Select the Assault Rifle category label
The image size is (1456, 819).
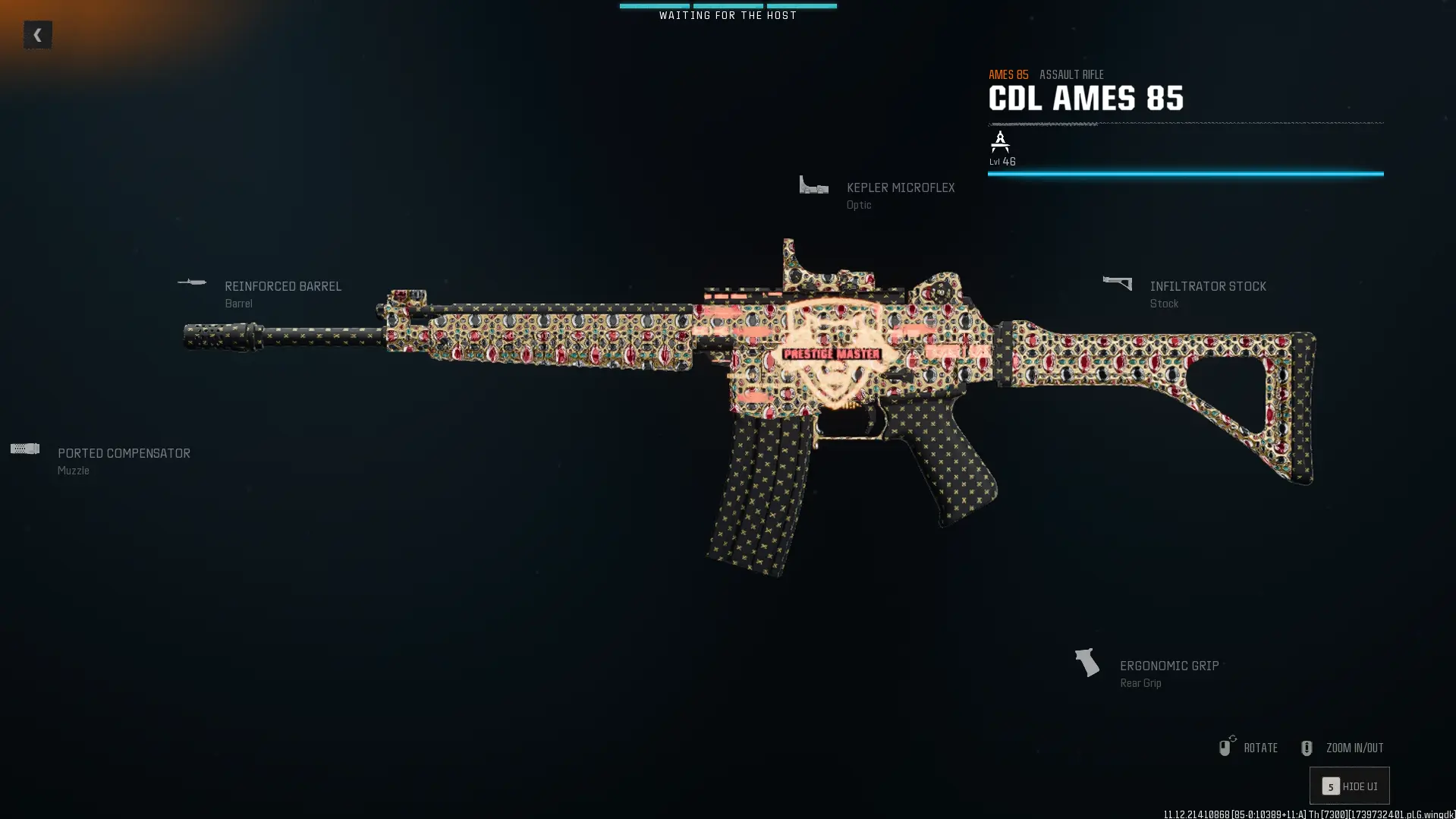pyautogui.click(x=1071, y=74)
